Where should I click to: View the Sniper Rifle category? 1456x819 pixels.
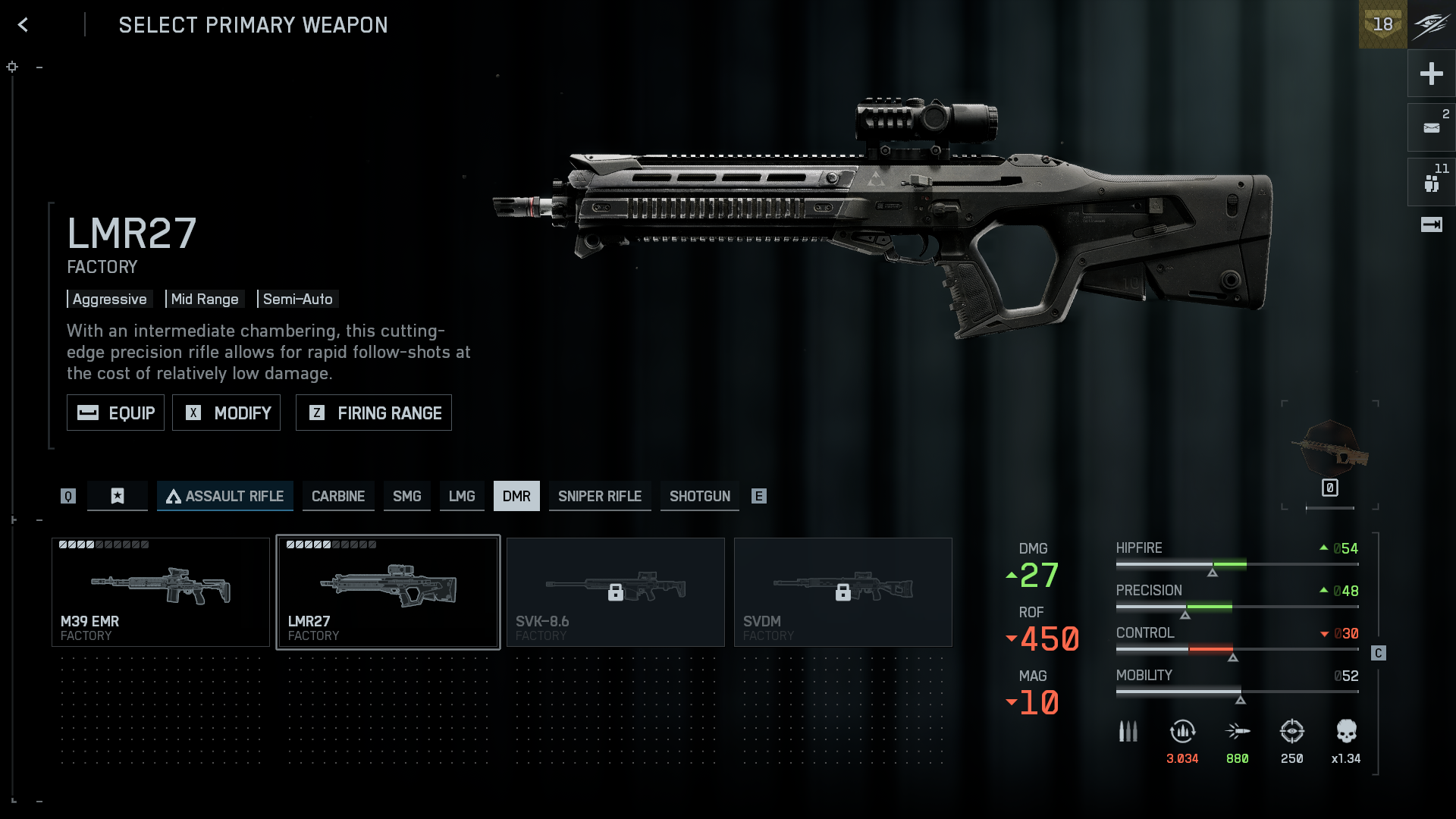[600, 496]
